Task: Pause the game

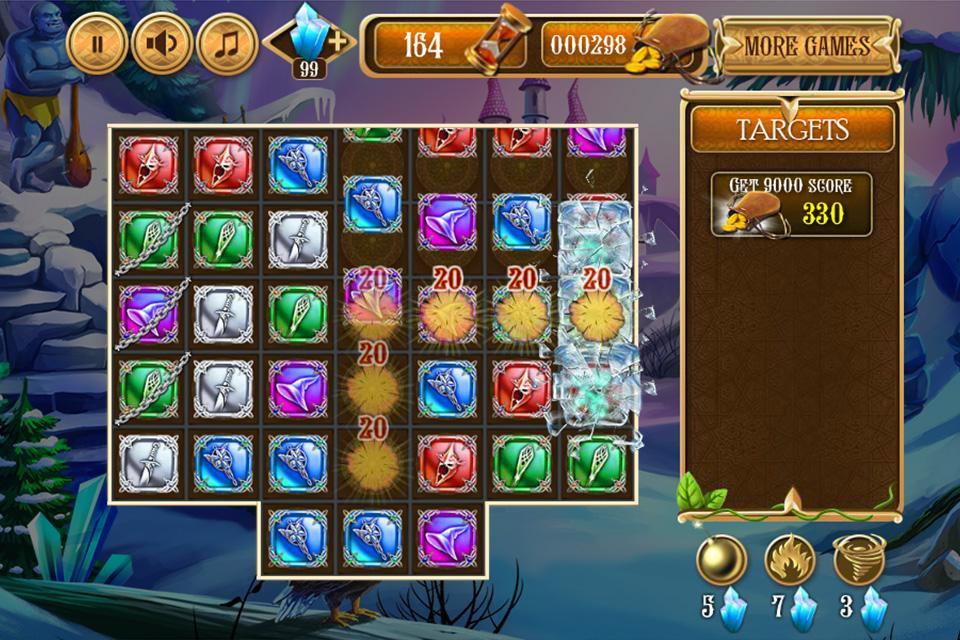Action: point(97,44)
